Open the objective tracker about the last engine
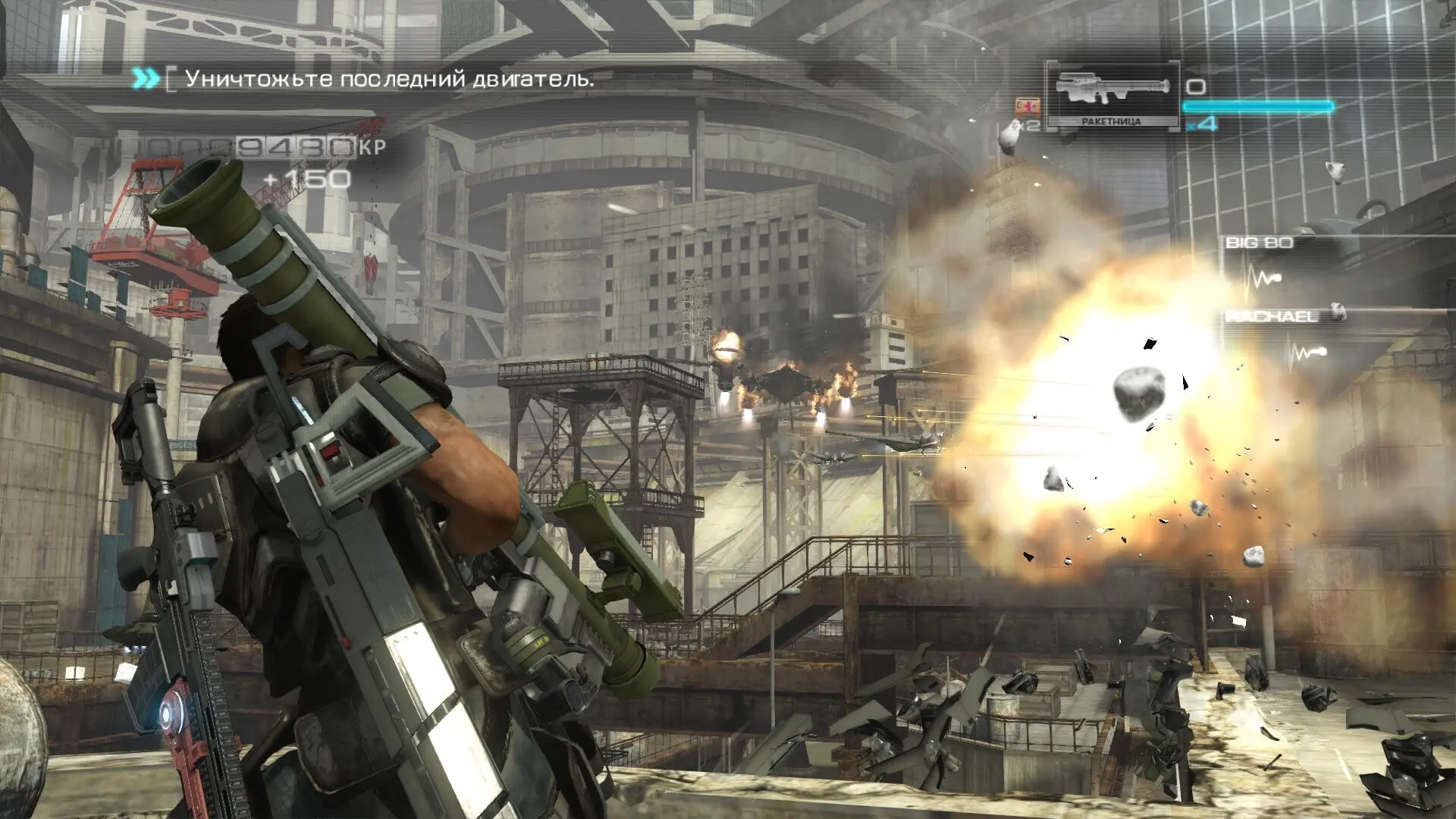 [x=389, y=79]
